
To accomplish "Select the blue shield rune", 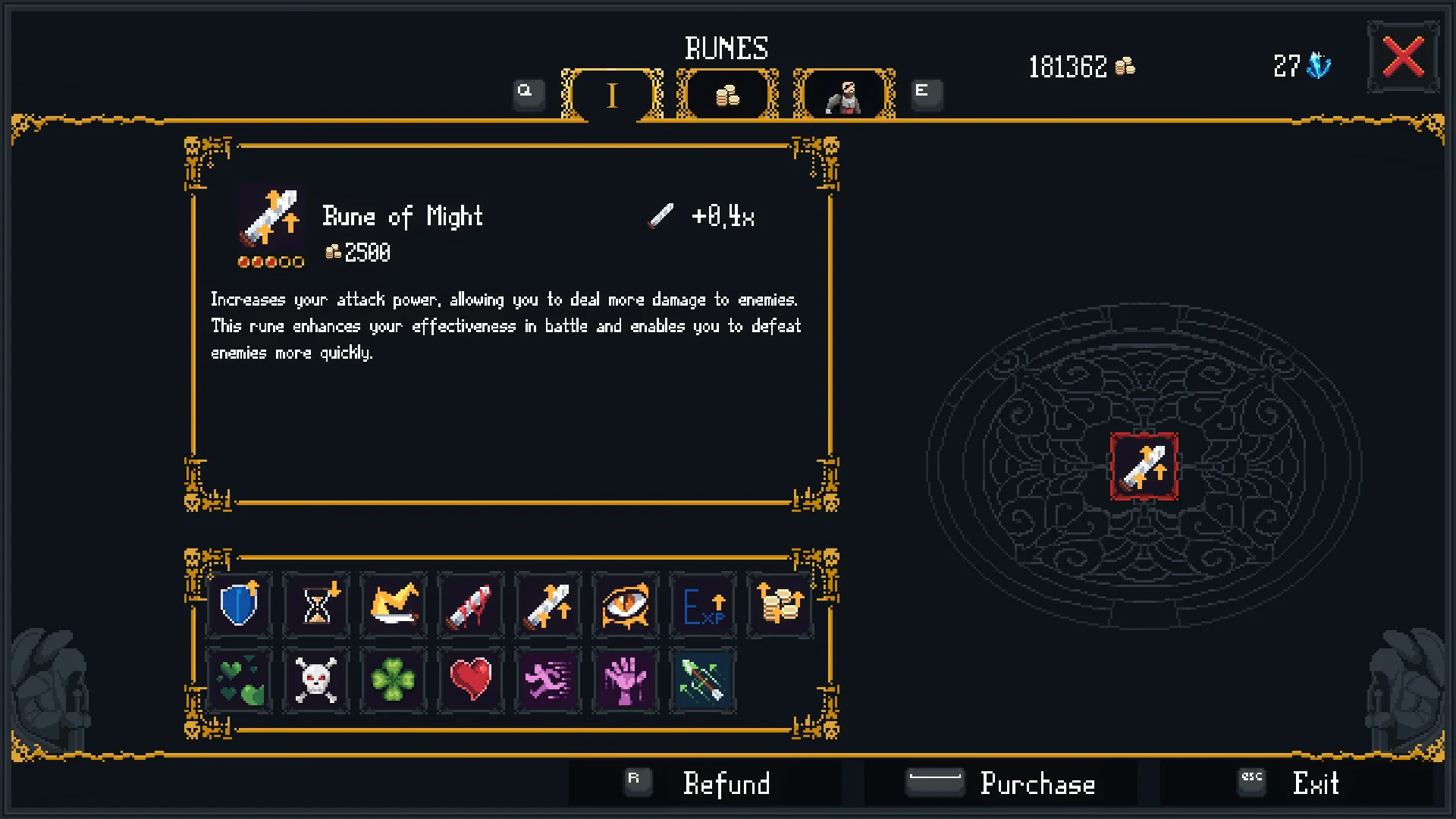I will coord(239,605).
